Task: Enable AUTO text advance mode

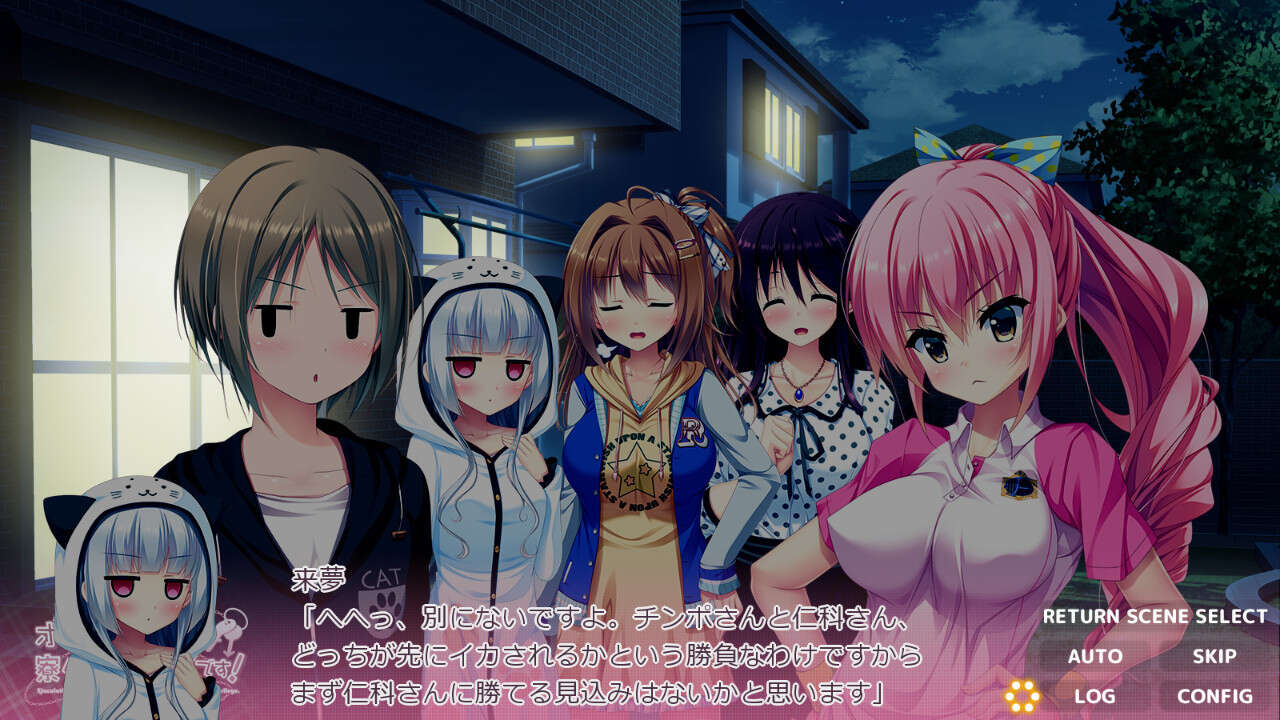Action: 1094,655
